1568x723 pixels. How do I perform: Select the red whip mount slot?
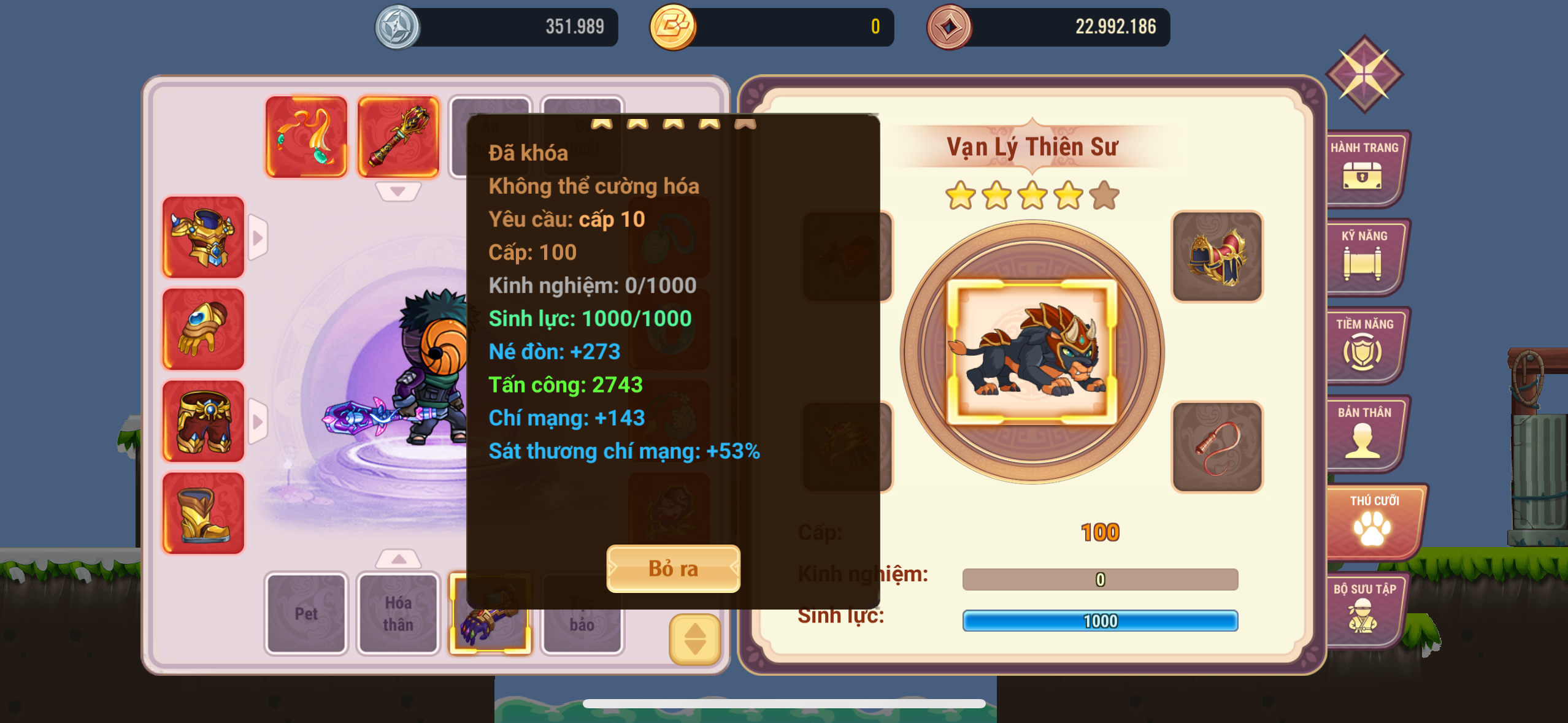[1217, 446]
